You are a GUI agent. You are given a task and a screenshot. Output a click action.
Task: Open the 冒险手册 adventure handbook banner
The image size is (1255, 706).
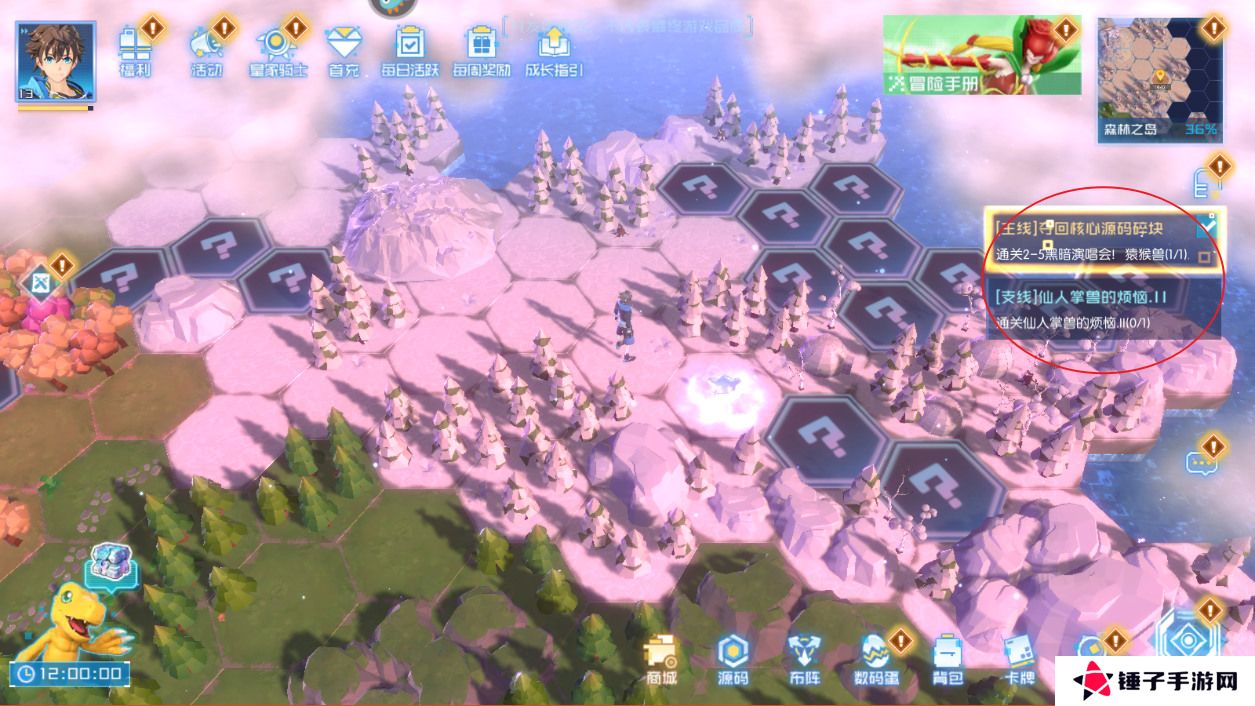pyautogui.click(x=981, y=55)
